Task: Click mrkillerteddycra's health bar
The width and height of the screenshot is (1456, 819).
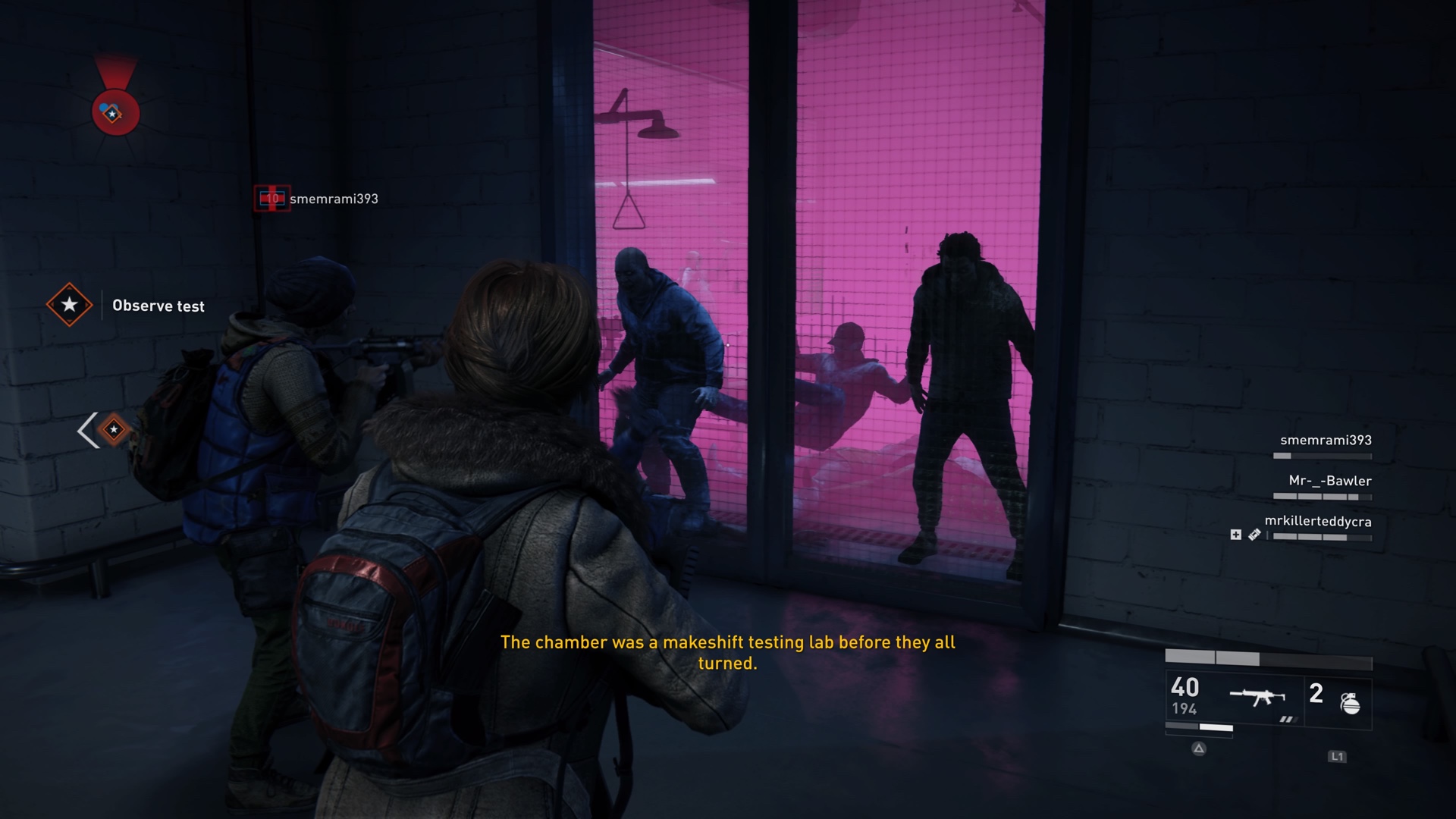Action: [1323, 538]
